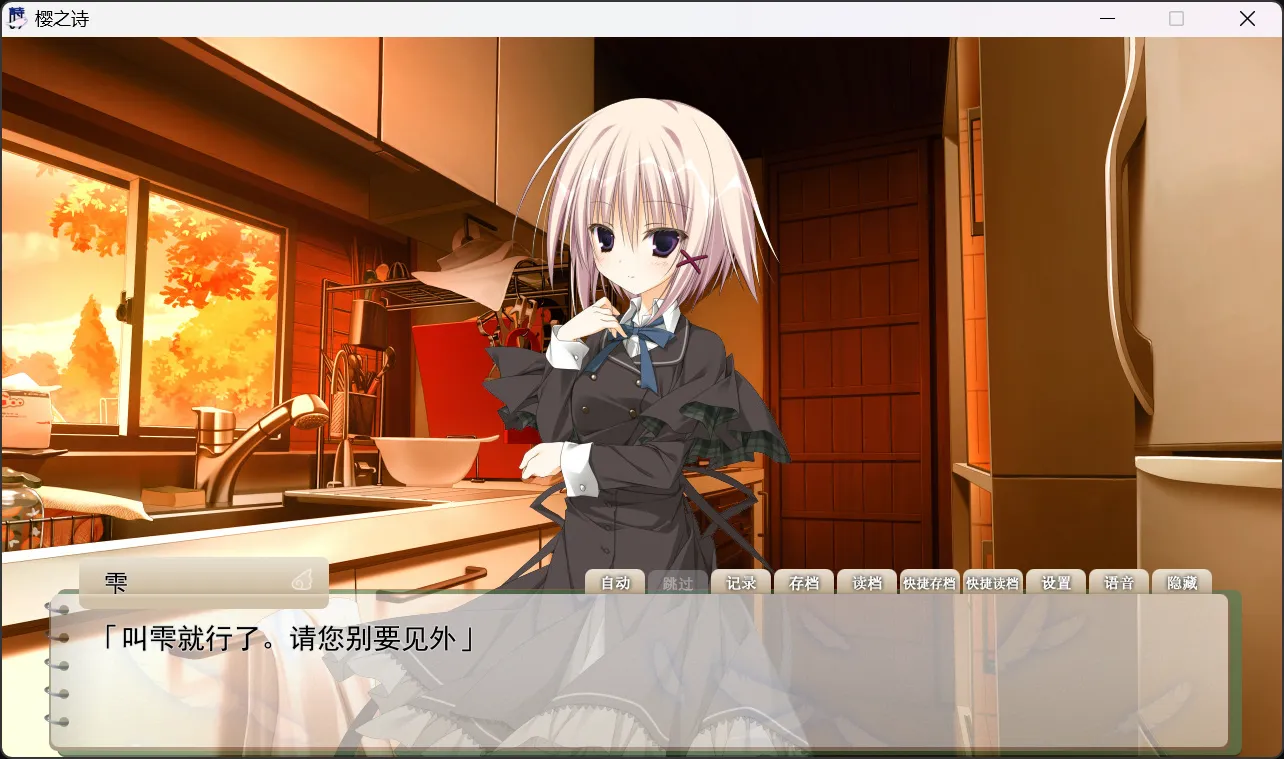The height and width of the screenshot is (759, 1284).
Task: Replay the line with the 语音 button
Action: click(x=1119, y=583)
